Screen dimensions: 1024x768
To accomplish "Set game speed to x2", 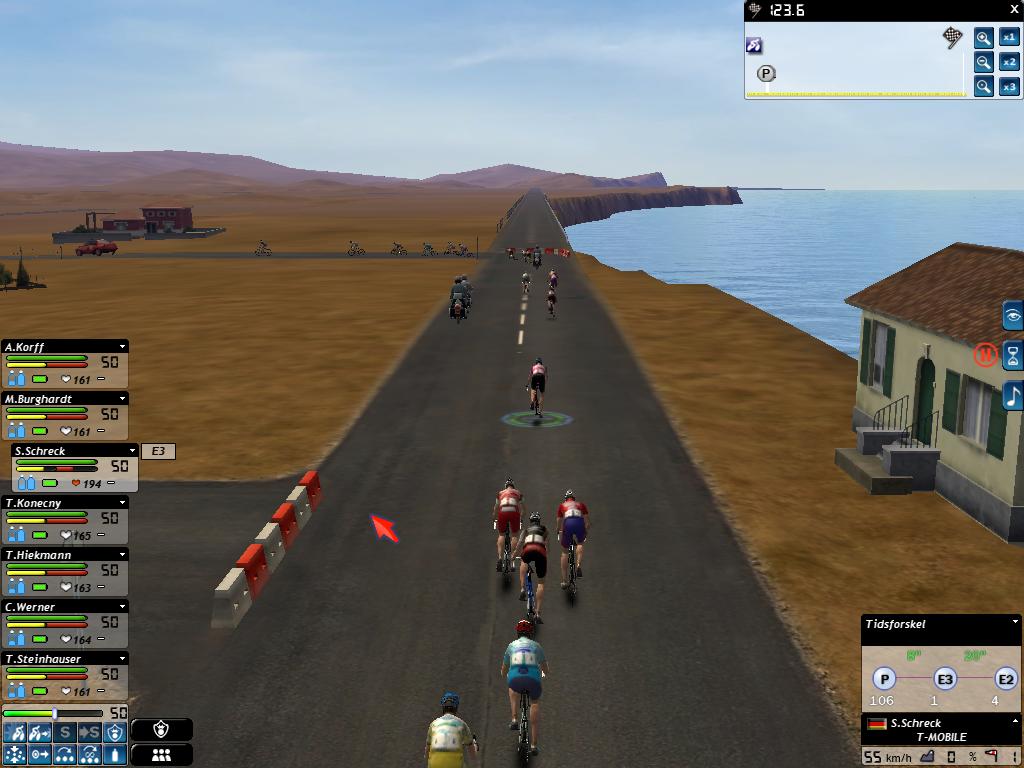I will click(1009, 62).
